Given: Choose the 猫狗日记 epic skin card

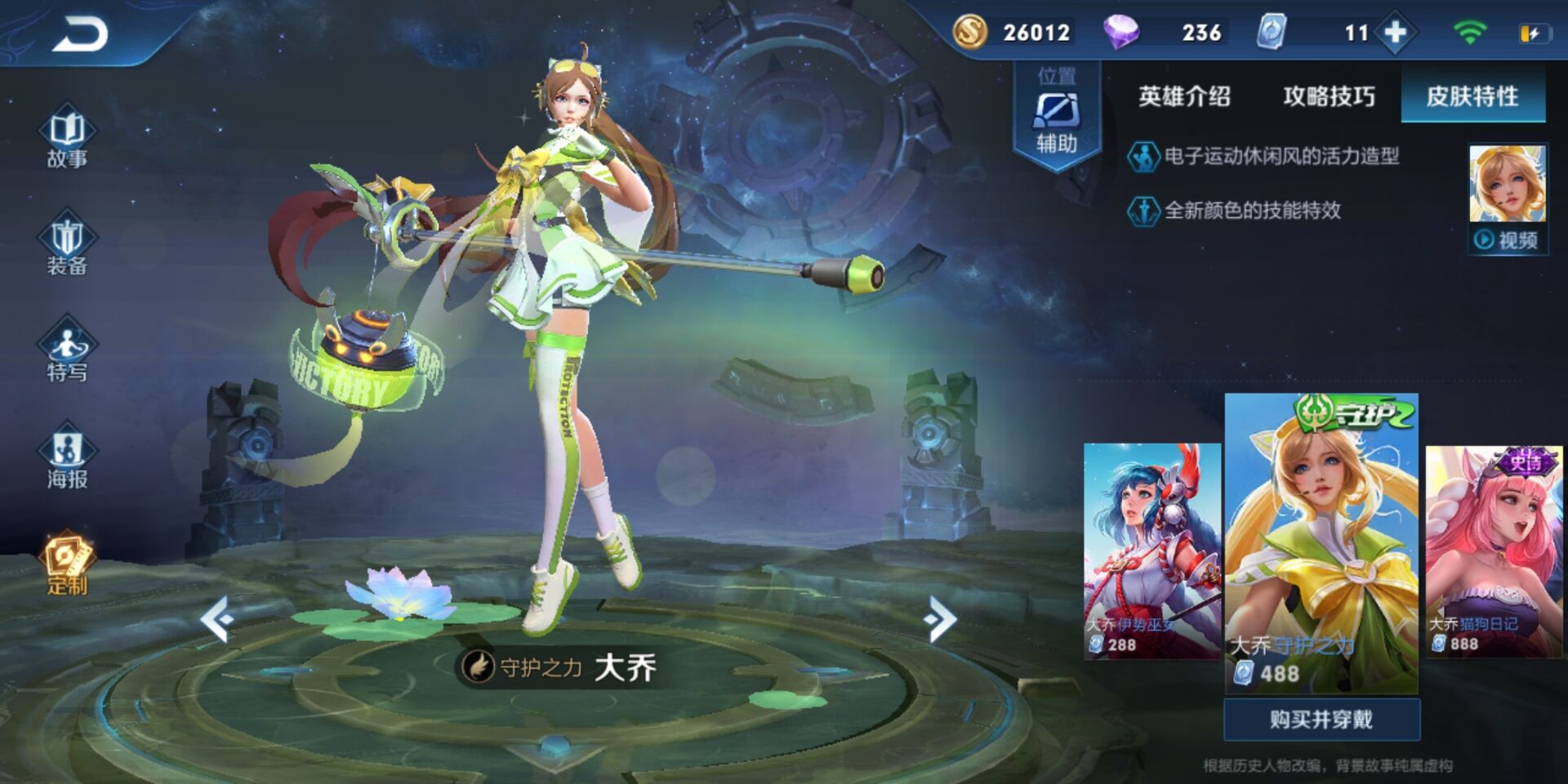Looking at the screenshot, I should (x=1494, y=550).
